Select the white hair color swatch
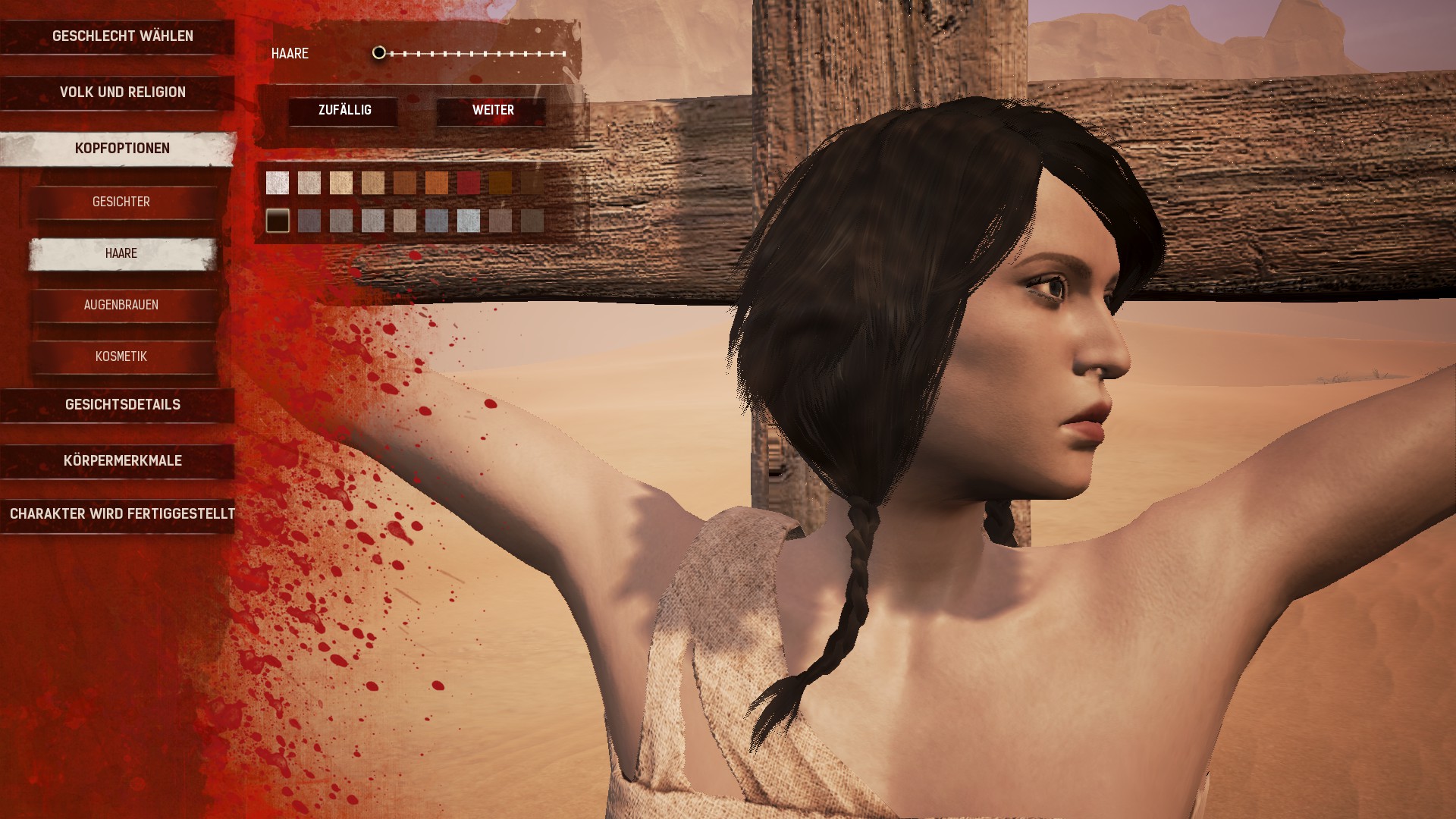Screen dimensions: 1456x819 tap(278, 183)
